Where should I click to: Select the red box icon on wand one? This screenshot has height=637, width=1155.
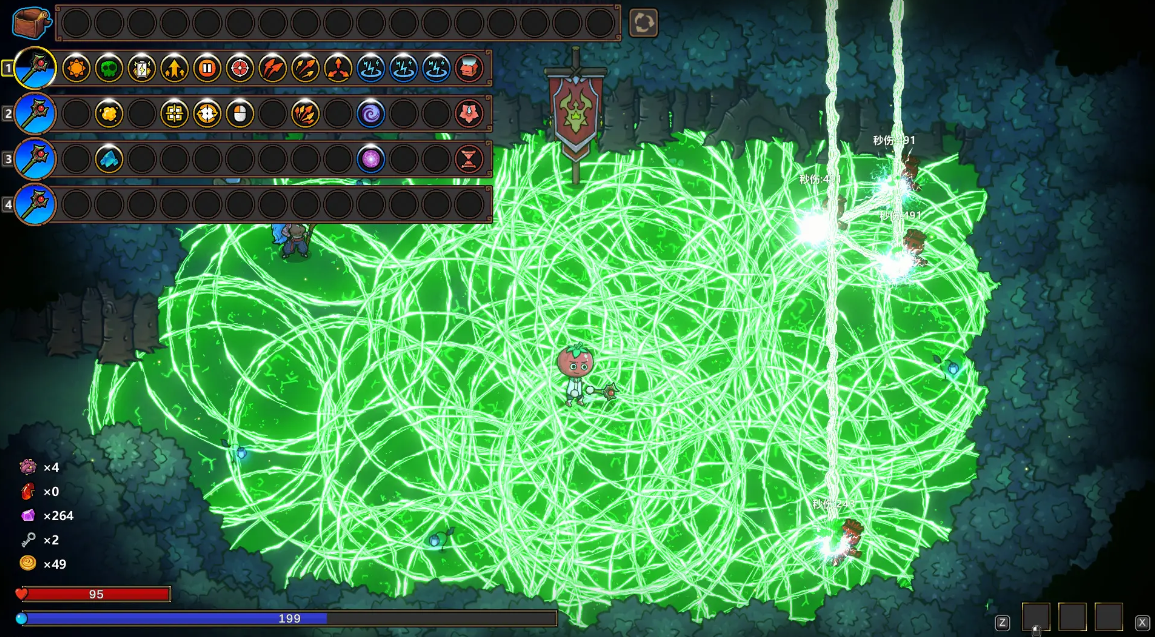[469, 68]
